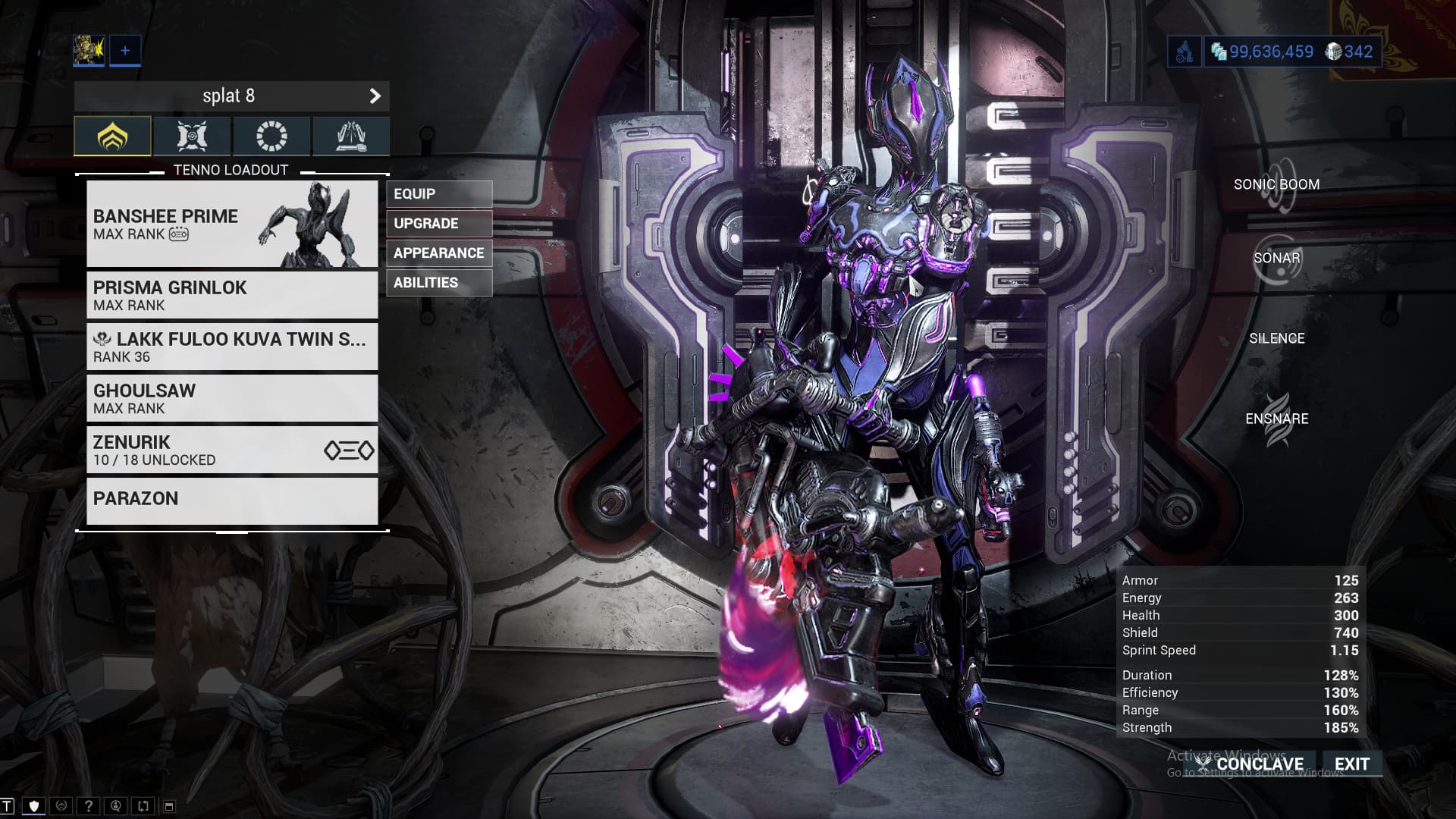This screenshot has height=819, width=1456.
Task: Open the Appearance customization
Action: click(438, 253)
